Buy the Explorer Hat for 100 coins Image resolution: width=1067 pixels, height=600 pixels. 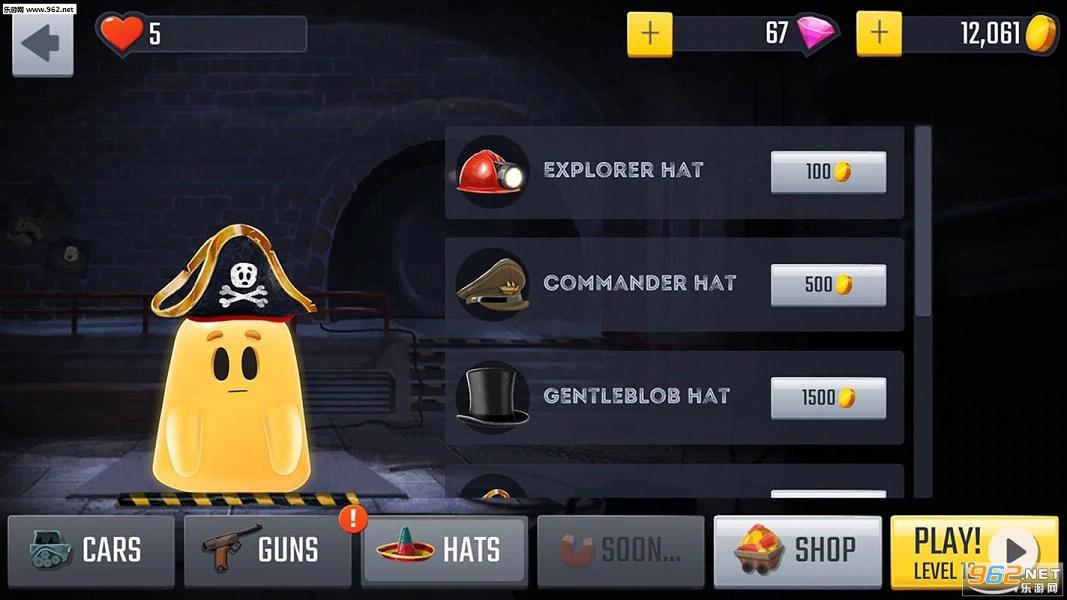point(828,172)
